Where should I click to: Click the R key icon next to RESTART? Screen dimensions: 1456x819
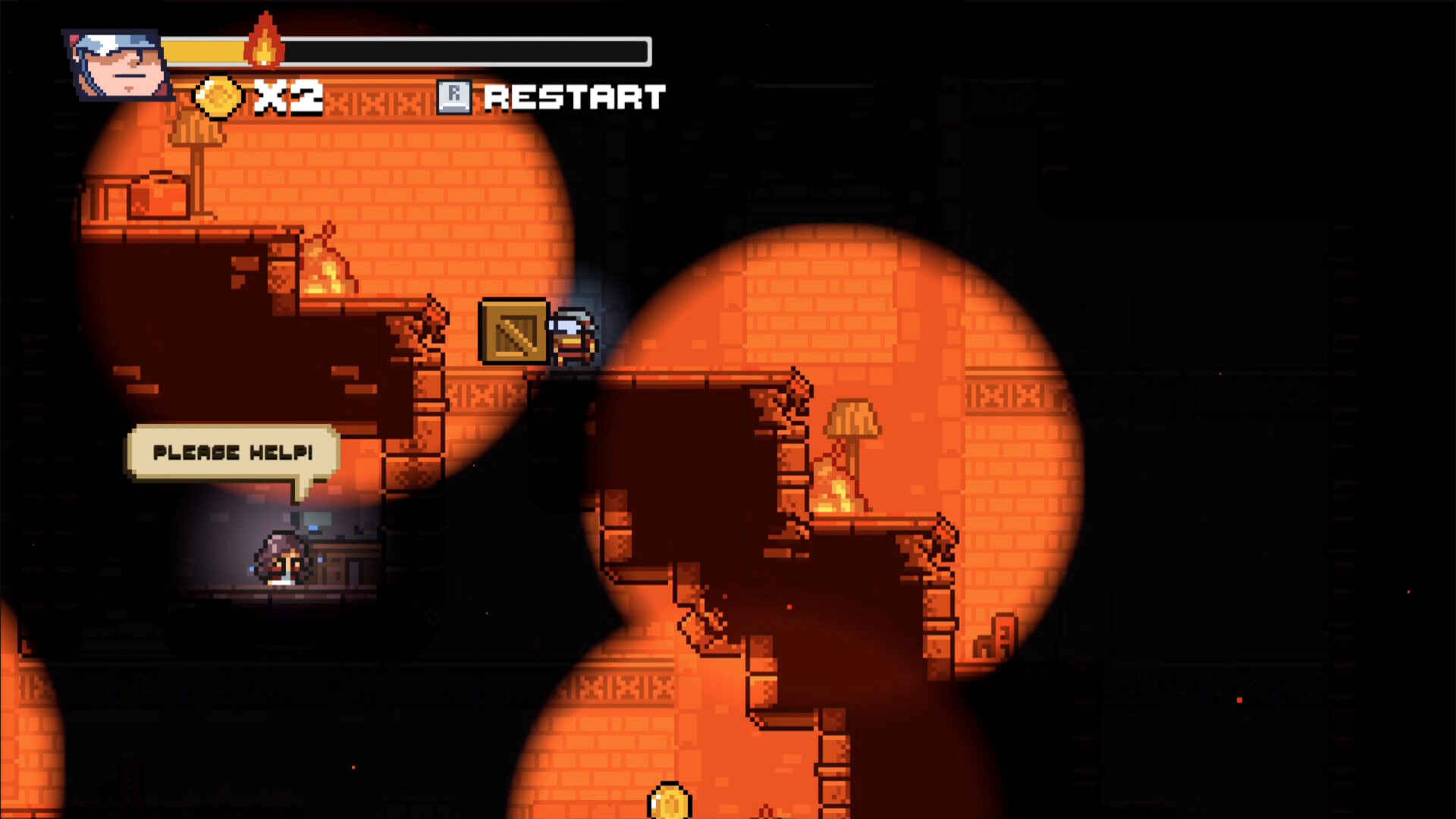pyautogui.click(x=455, y=96)
